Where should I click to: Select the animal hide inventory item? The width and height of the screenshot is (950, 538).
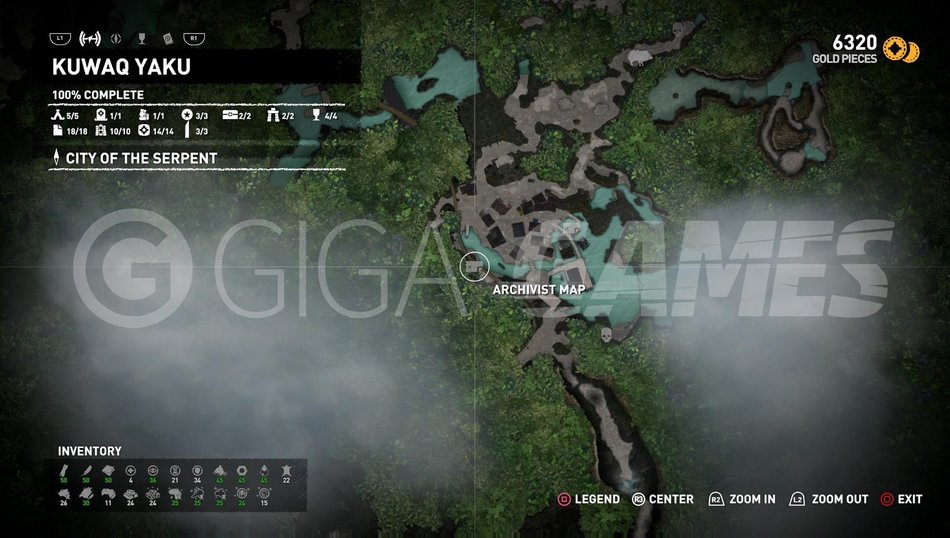point(288,471)
